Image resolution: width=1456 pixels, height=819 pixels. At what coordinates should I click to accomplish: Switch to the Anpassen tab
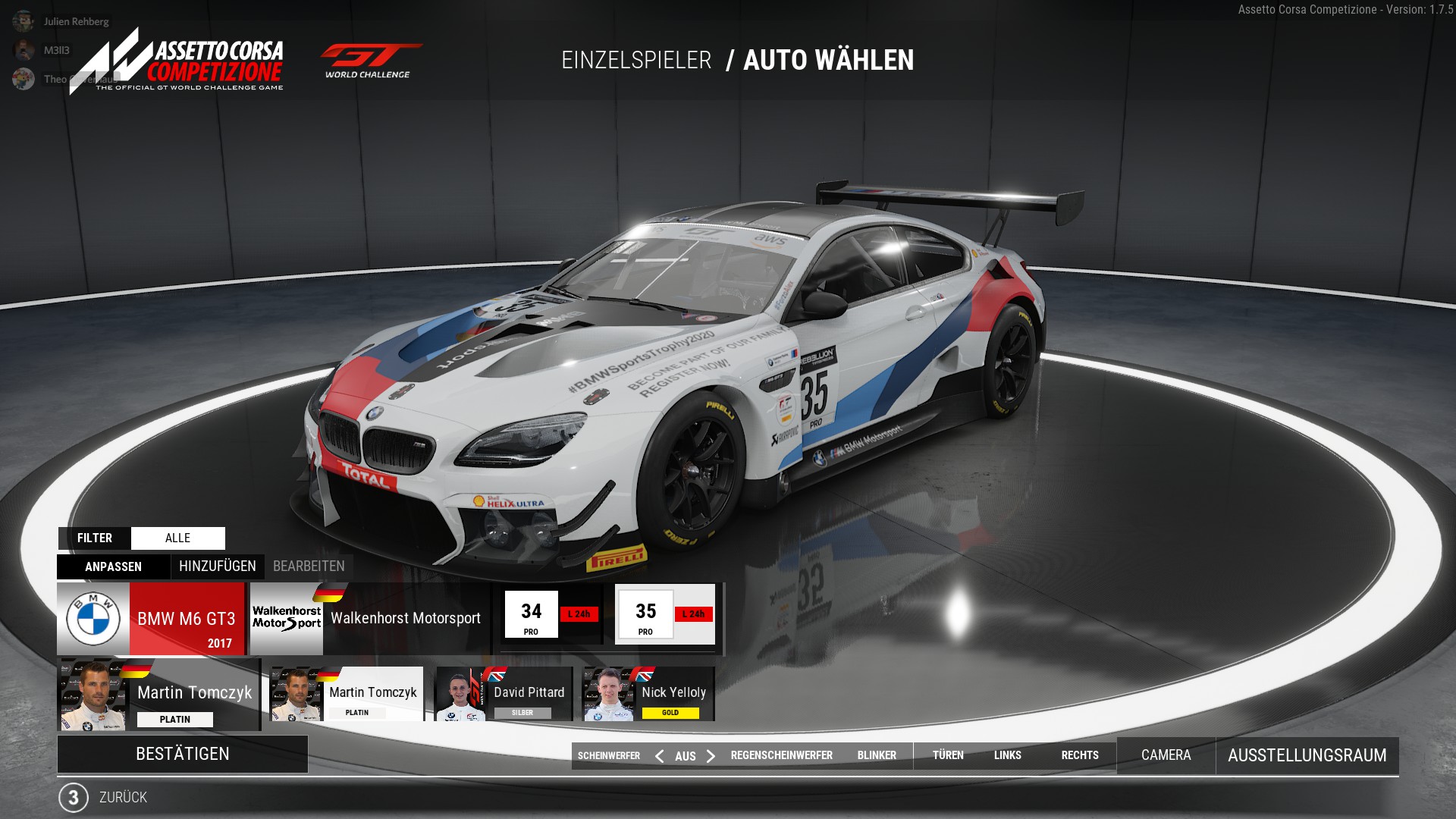(113, 566)
